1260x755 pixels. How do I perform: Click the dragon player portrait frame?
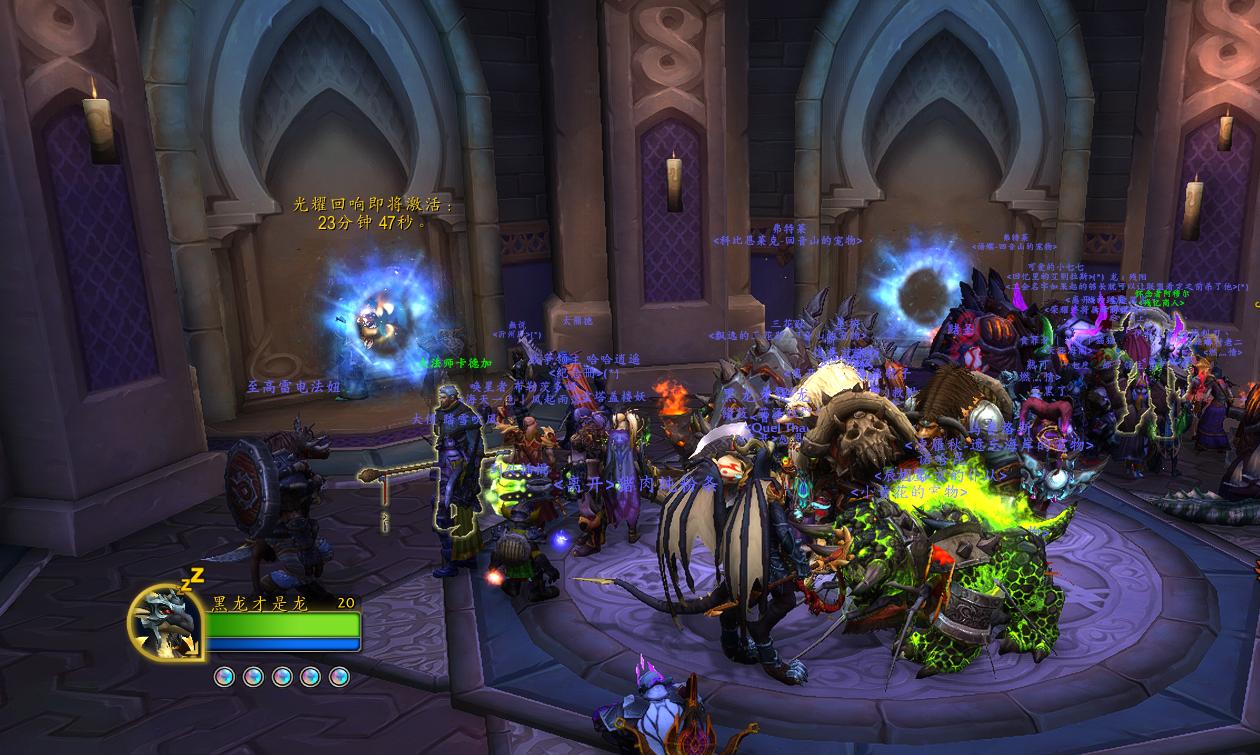pos(166,622)
